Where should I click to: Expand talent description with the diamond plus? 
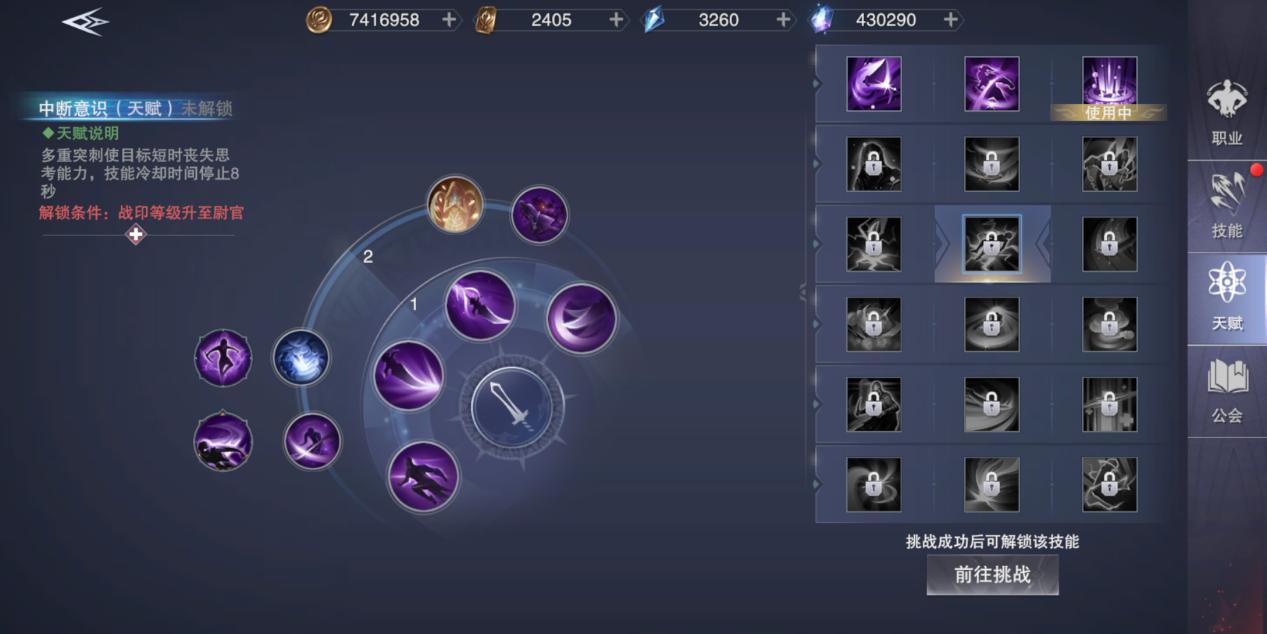[136, 234]
